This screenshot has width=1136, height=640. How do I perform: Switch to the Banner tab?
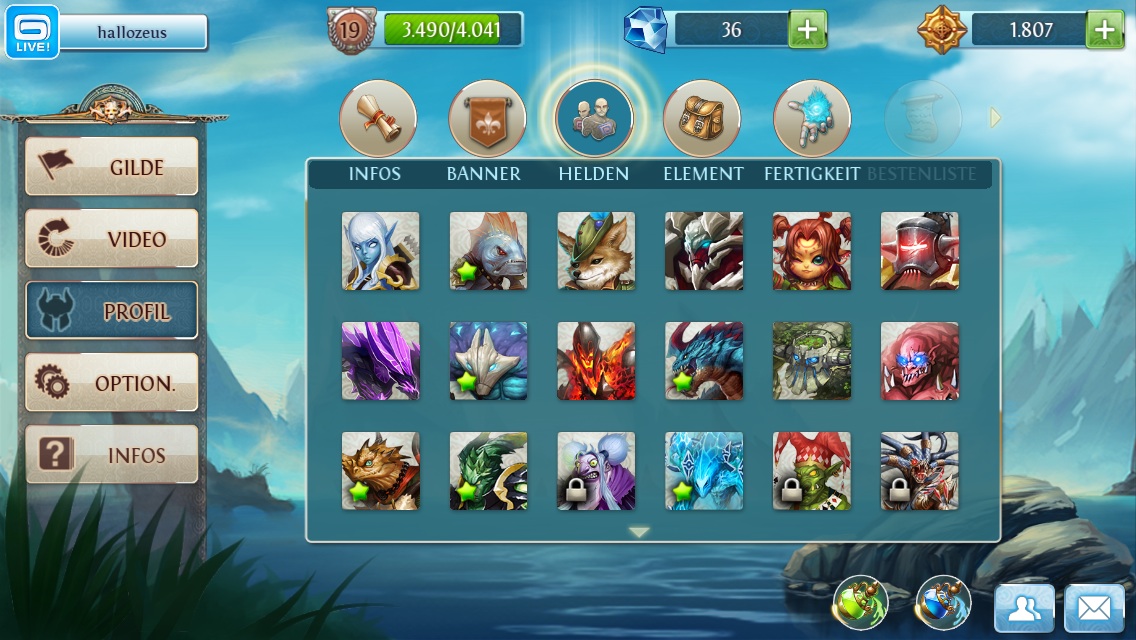pos(486,119)
